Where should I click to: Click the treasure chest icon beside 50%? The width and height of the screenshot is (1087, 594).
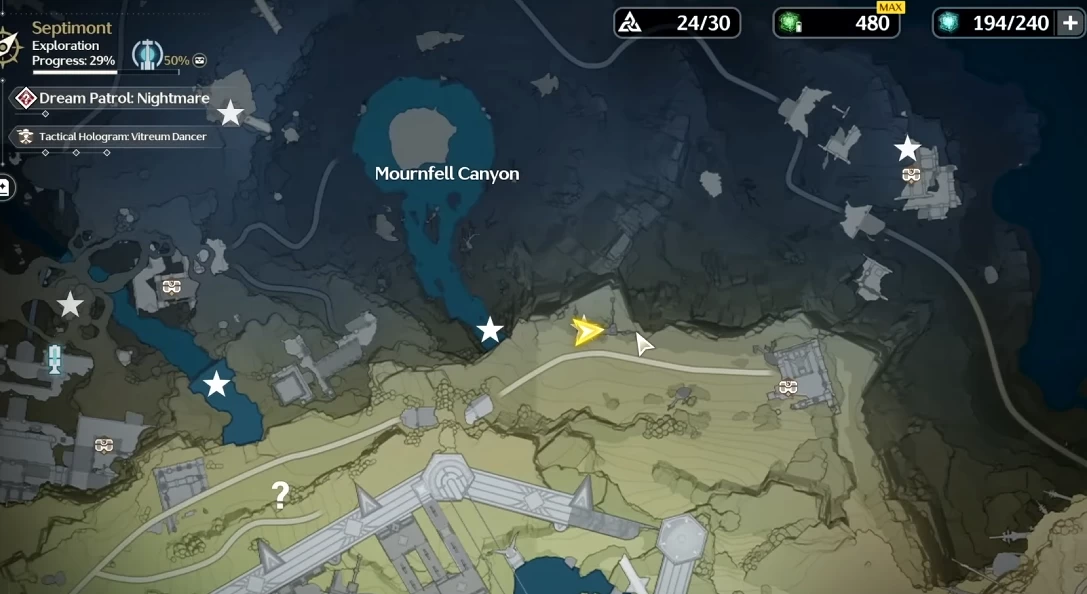199,60
